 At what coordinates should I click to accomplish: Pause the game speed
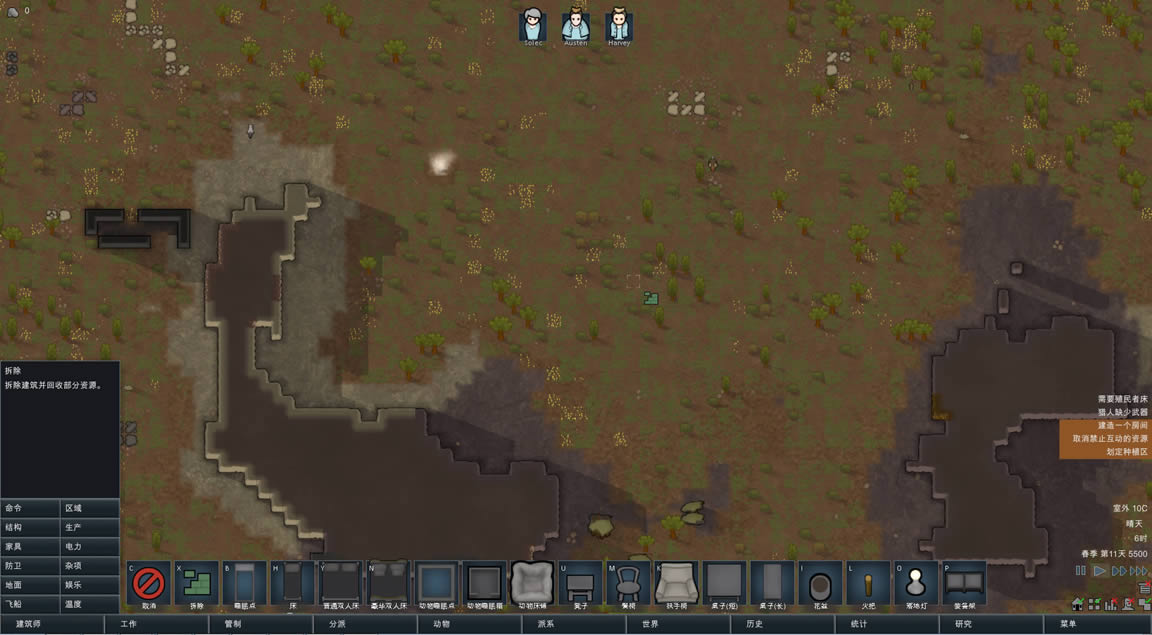tap(1080, 571)
